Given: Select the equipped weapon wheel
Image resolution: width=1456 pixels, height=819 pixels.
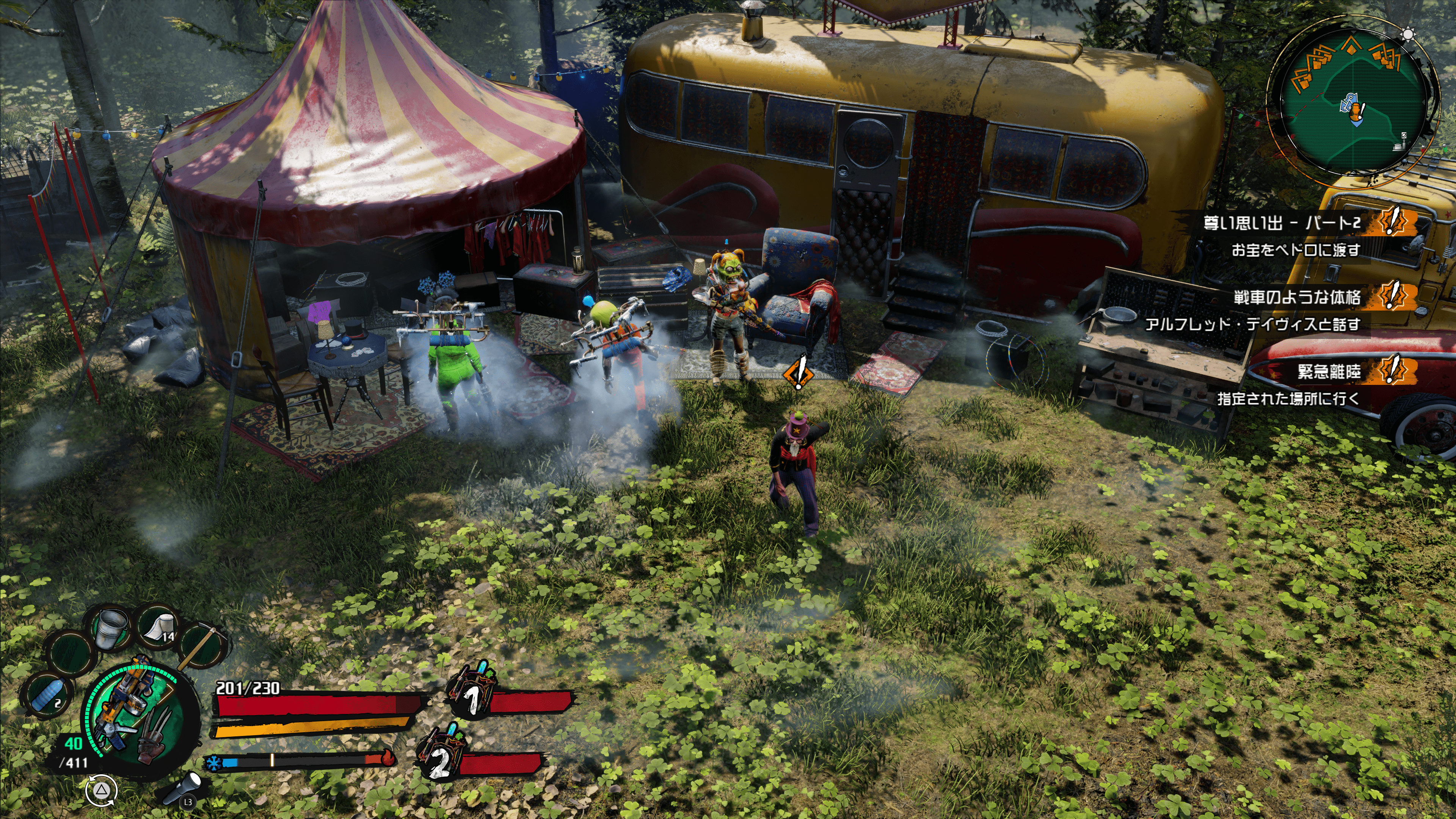Looking at the screenshot, I should [x=136, y=712].
